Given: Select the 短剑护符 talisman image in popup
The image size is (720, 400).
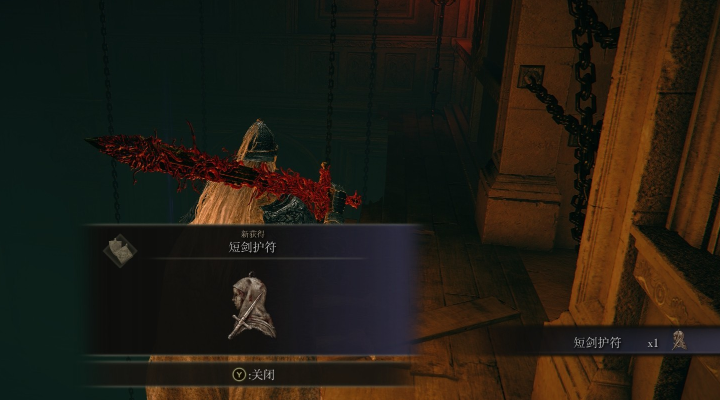Looking at the screenshot, I should coord(250,307).
